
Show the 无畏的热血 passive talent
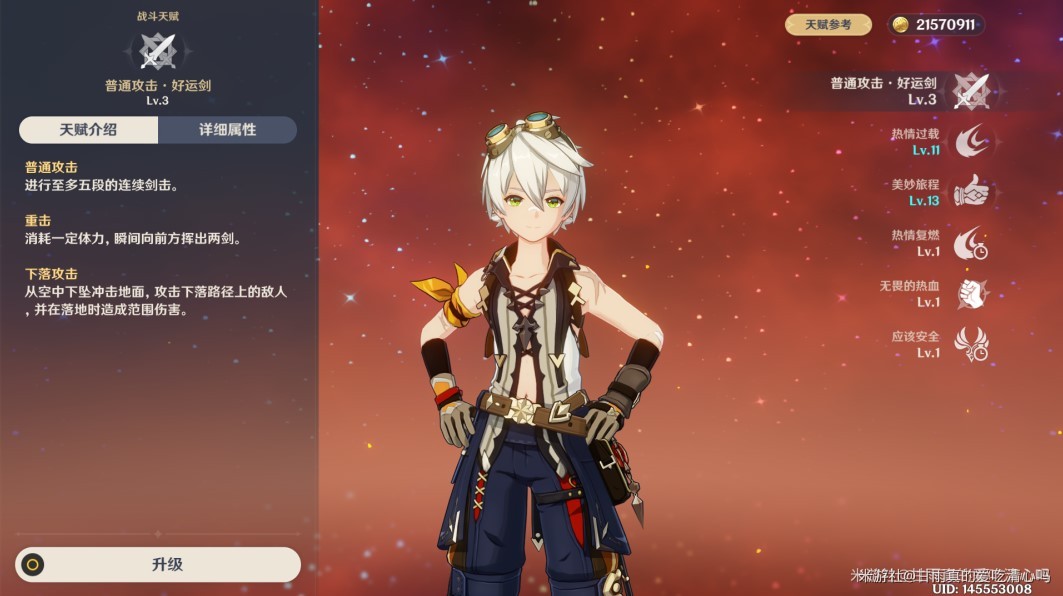(x=970, y=294)
